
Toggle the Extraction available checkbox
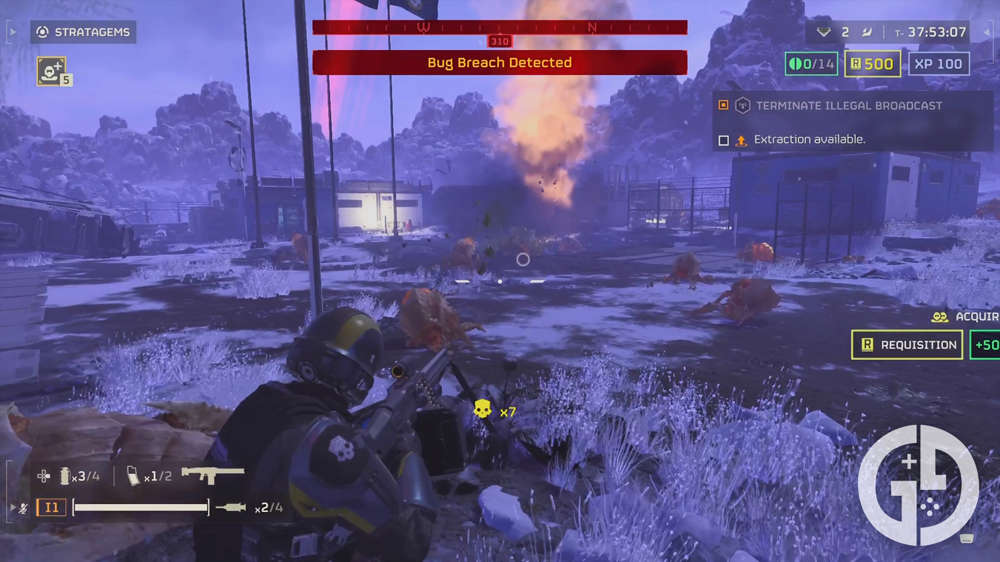724,140
